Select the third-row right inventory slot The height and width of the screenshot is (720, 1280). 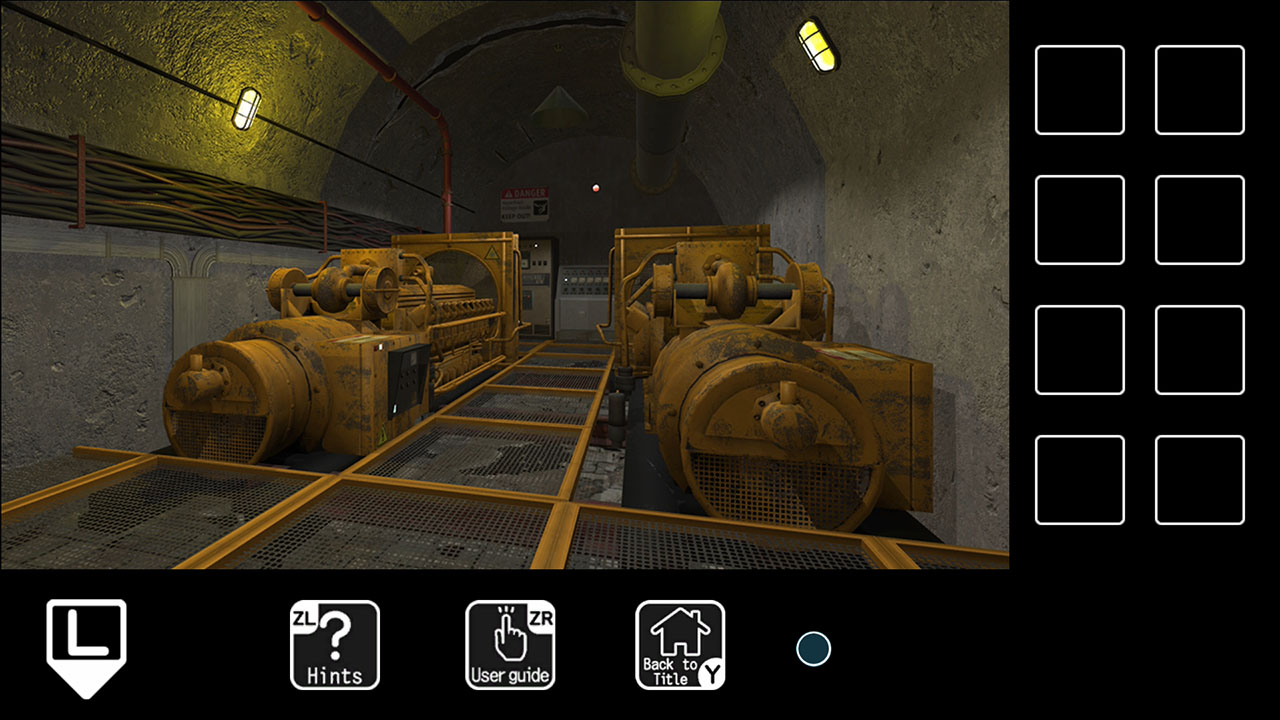pos(1199,349)
